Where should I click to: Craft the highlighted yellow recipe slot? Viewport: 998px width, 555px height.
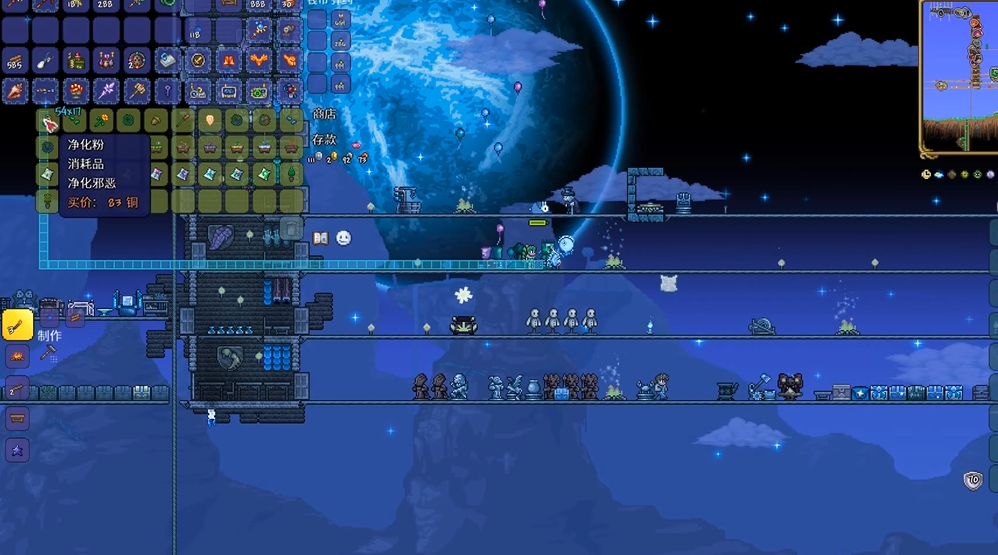click(17, 324)
